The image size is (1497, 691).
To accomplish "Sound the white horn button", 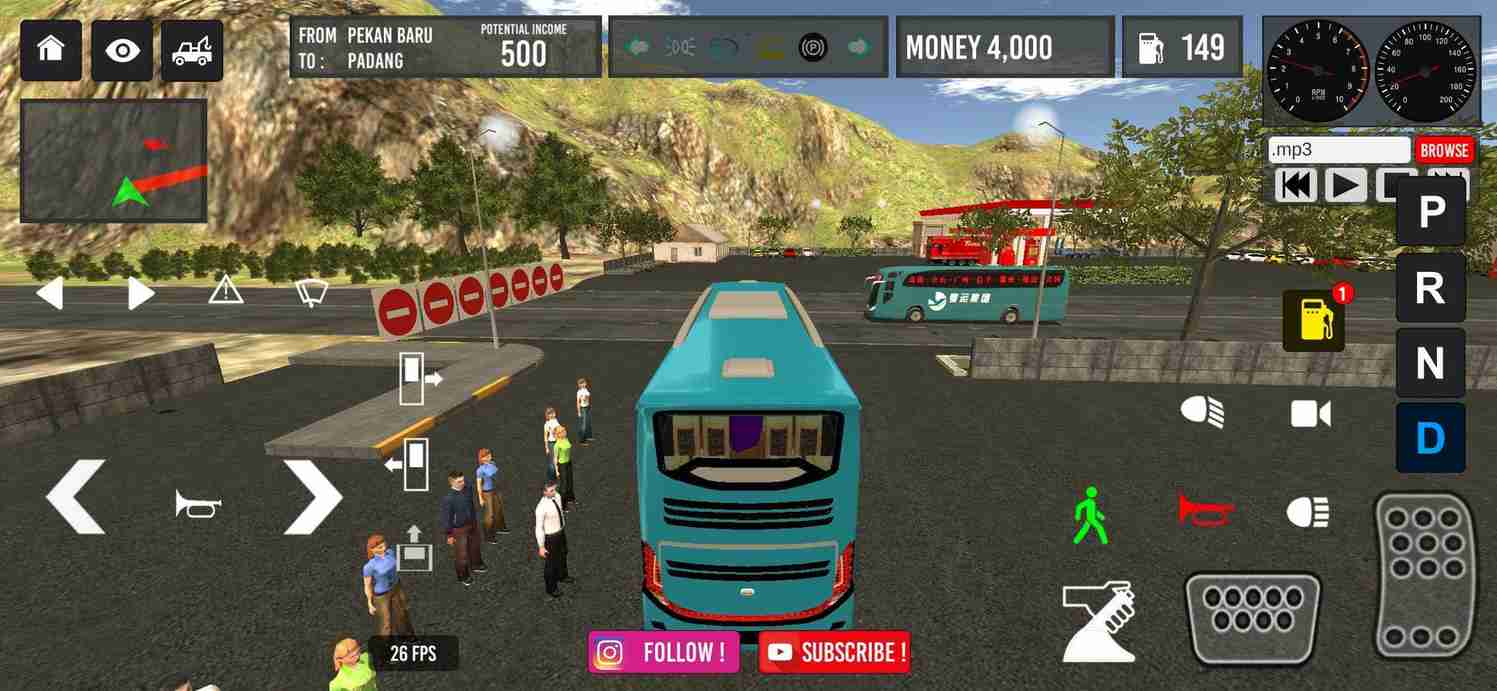I will click(x=197, y=503).
